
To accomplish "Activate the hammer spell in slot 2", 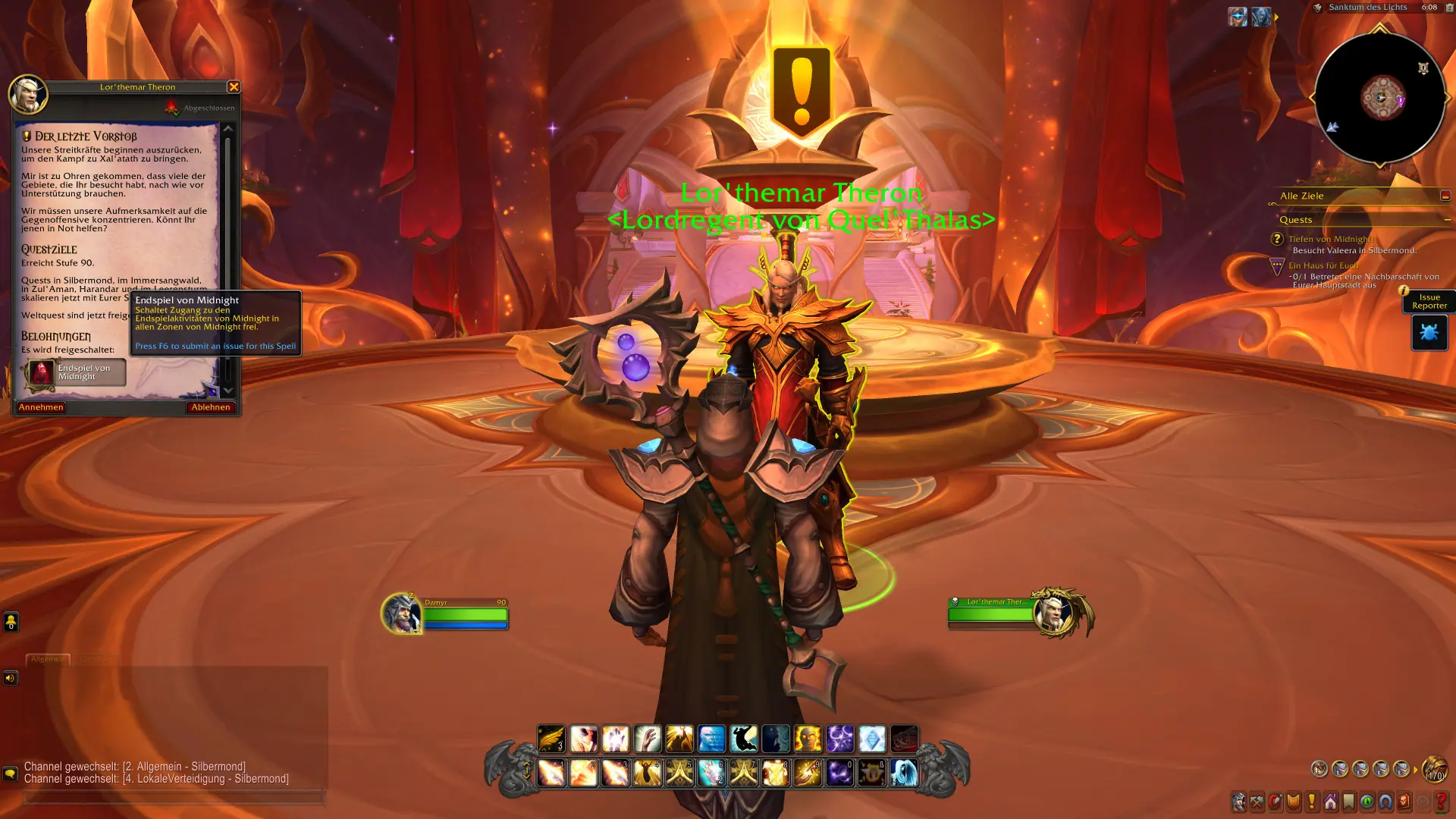I will [x=582, y=774].
